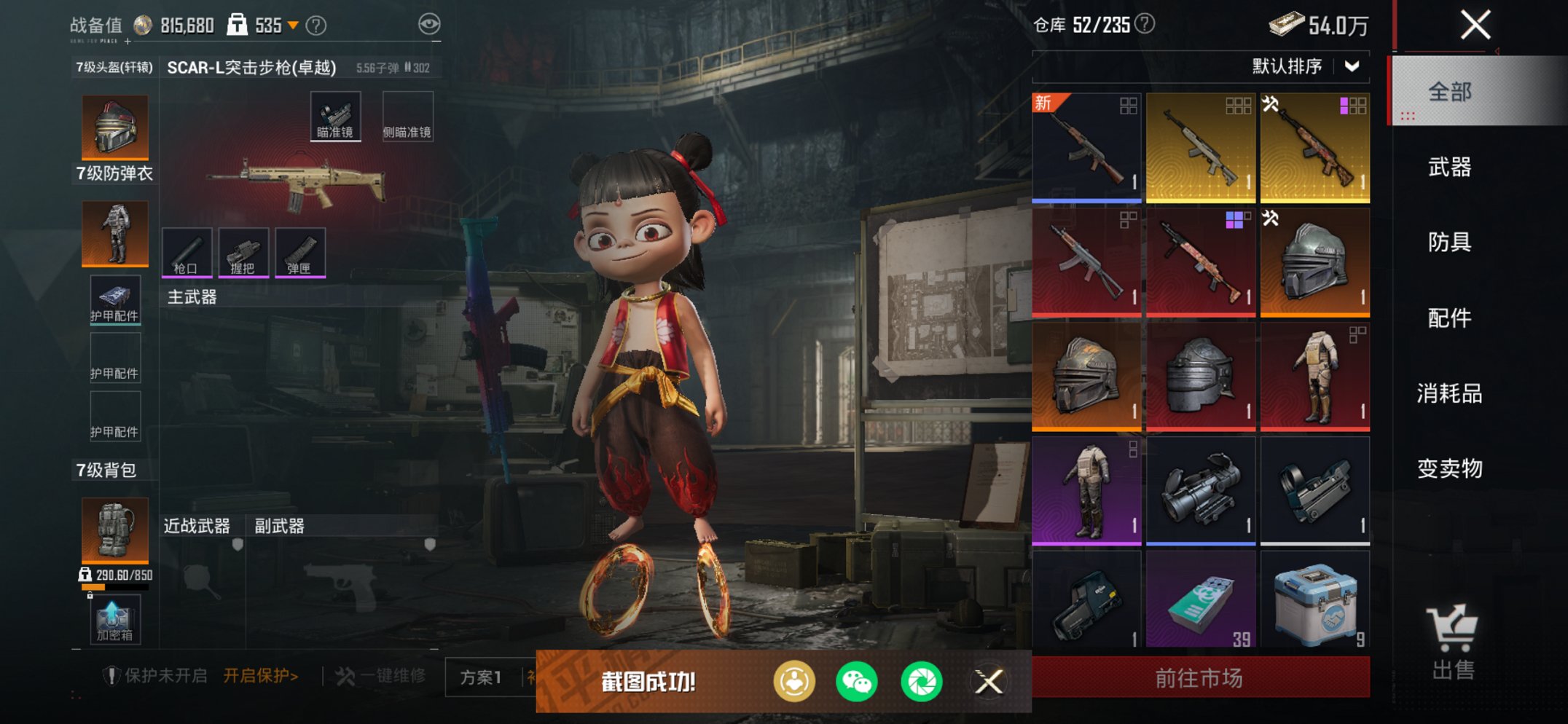The height and width of the screenshot is (724, 1568).
Task: Go to the market via 前往市场
Action: [1199, 678]
